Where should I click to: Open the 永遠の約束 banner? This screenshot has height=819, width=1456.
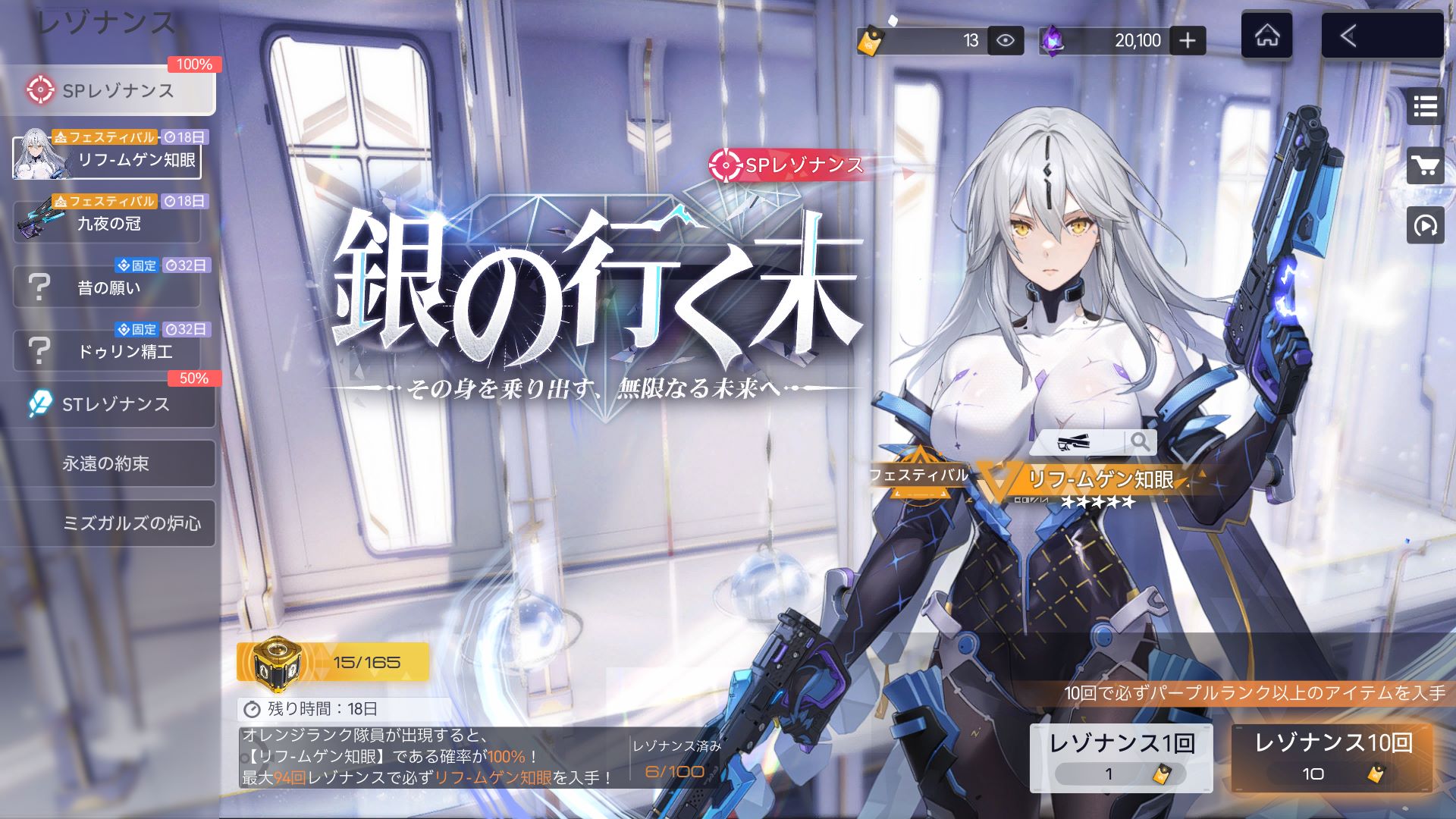coord(108,463)
